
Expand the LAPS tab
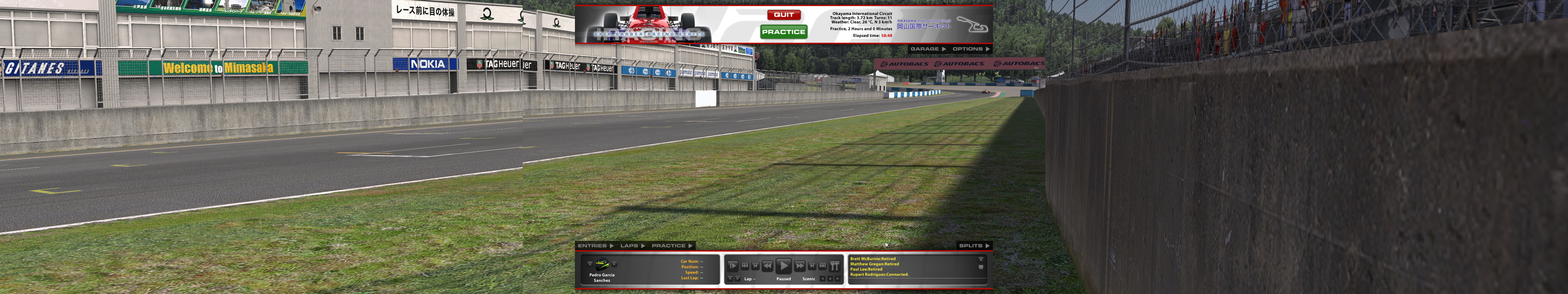pyautogui.click(x=632, y=246)
